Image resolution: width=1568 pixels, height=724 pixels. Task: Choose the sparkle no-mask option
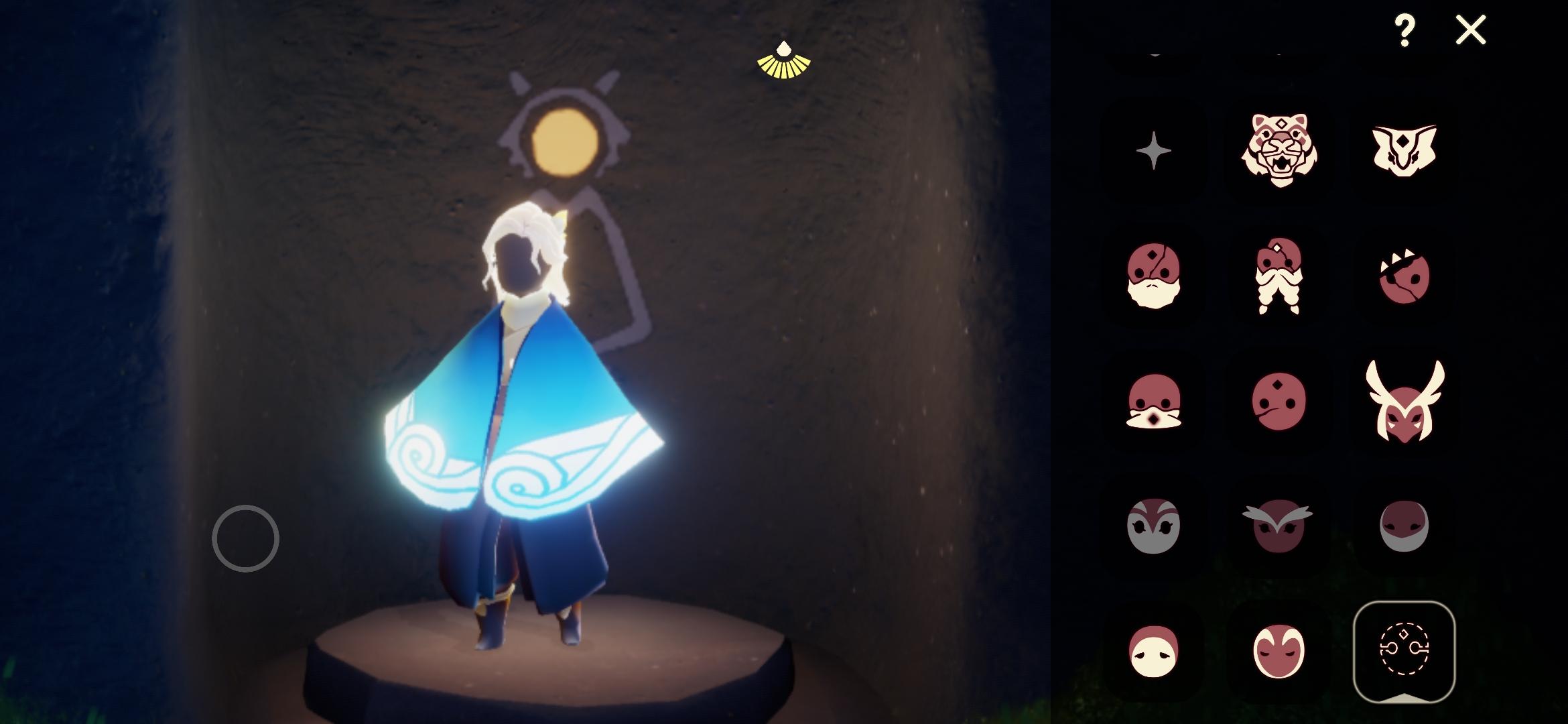tap(1156, 149)
